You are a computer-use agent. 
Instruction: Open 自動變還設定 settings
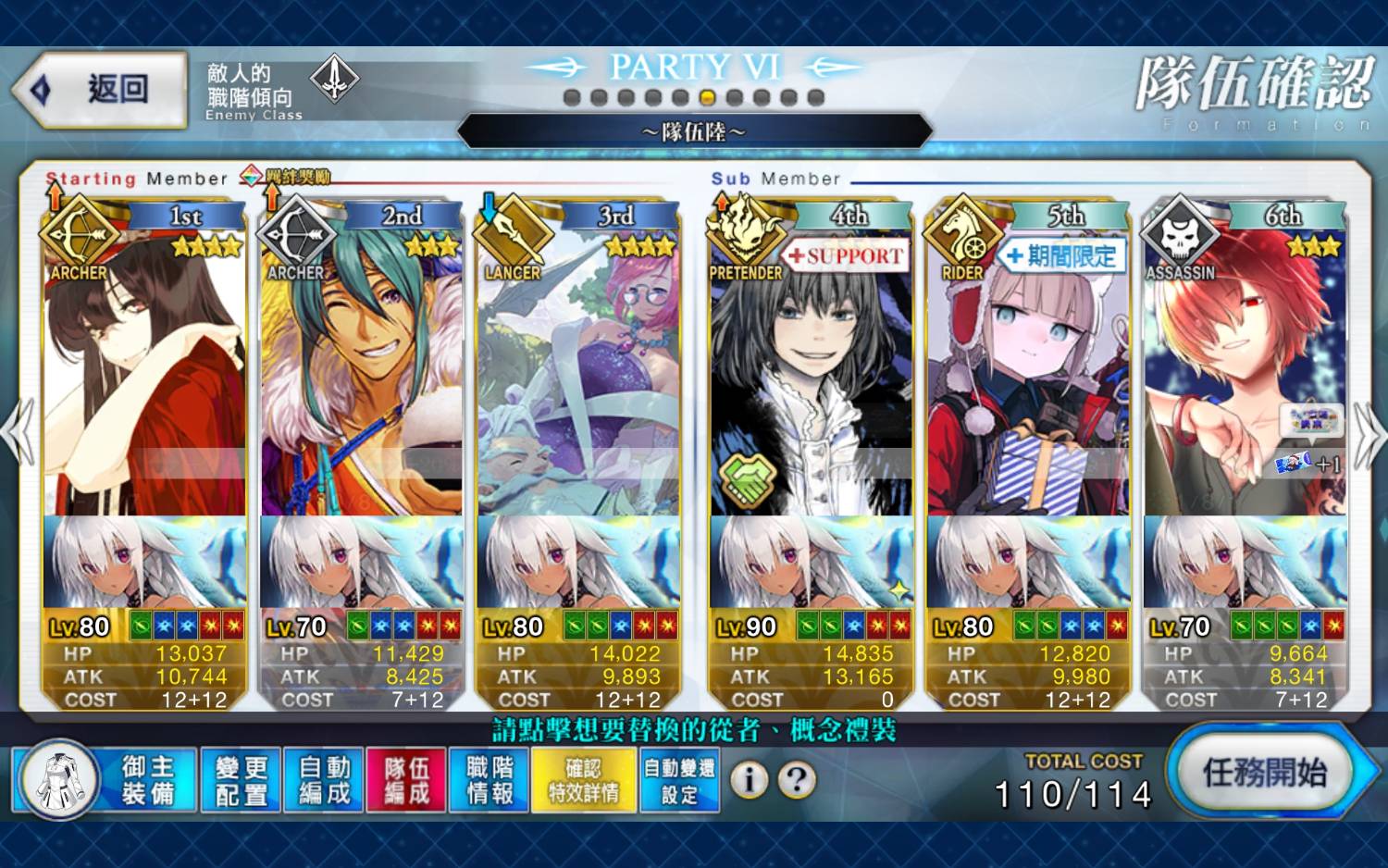pyautogui.click(x=679, y=780)
